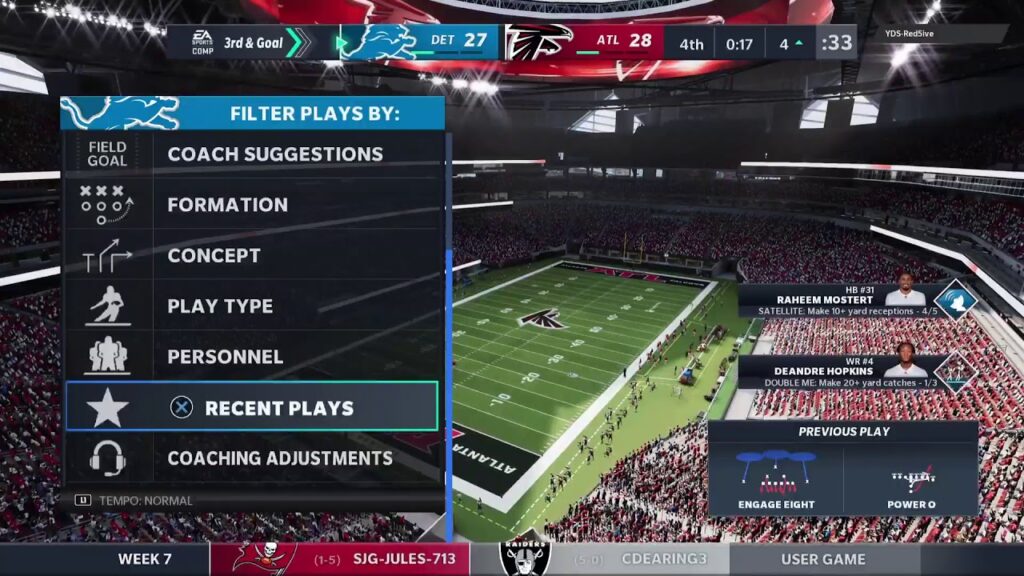Pick the Engage Eight previous play
Viewport: 1024px width, 576px height.
pos(776,480)
